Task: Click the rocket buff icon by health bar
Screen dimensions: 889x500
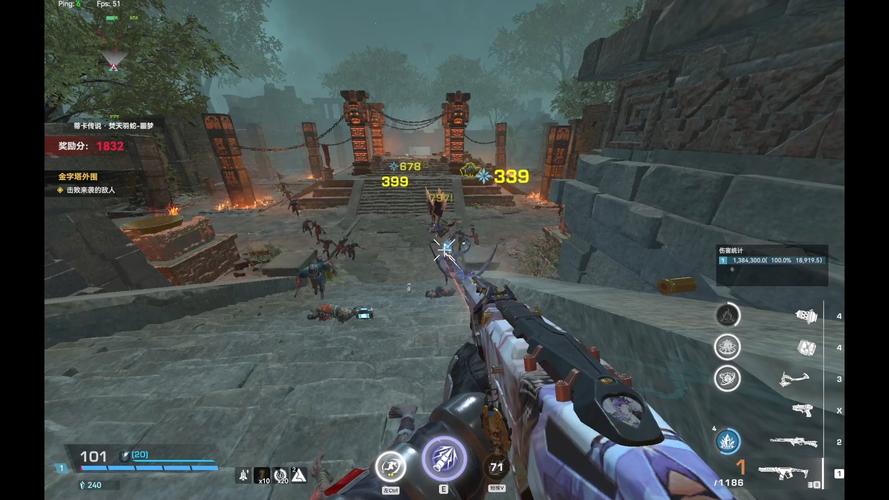Action: 243,475
